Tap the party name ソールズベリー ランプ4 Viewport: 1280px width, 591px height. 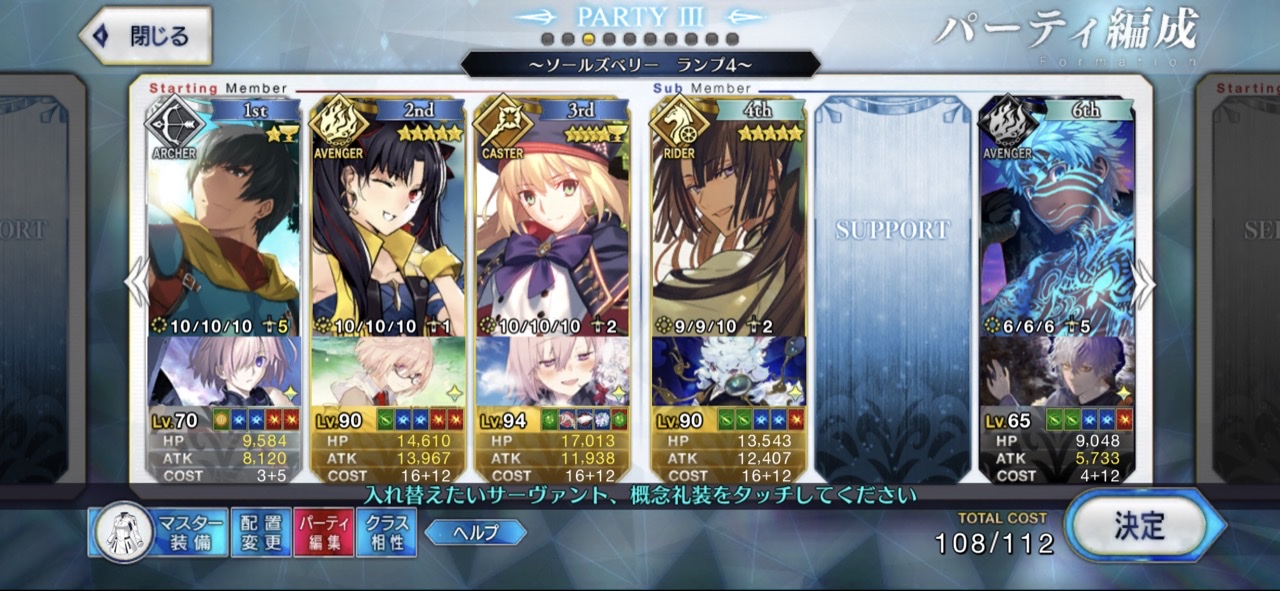point(640,65)
